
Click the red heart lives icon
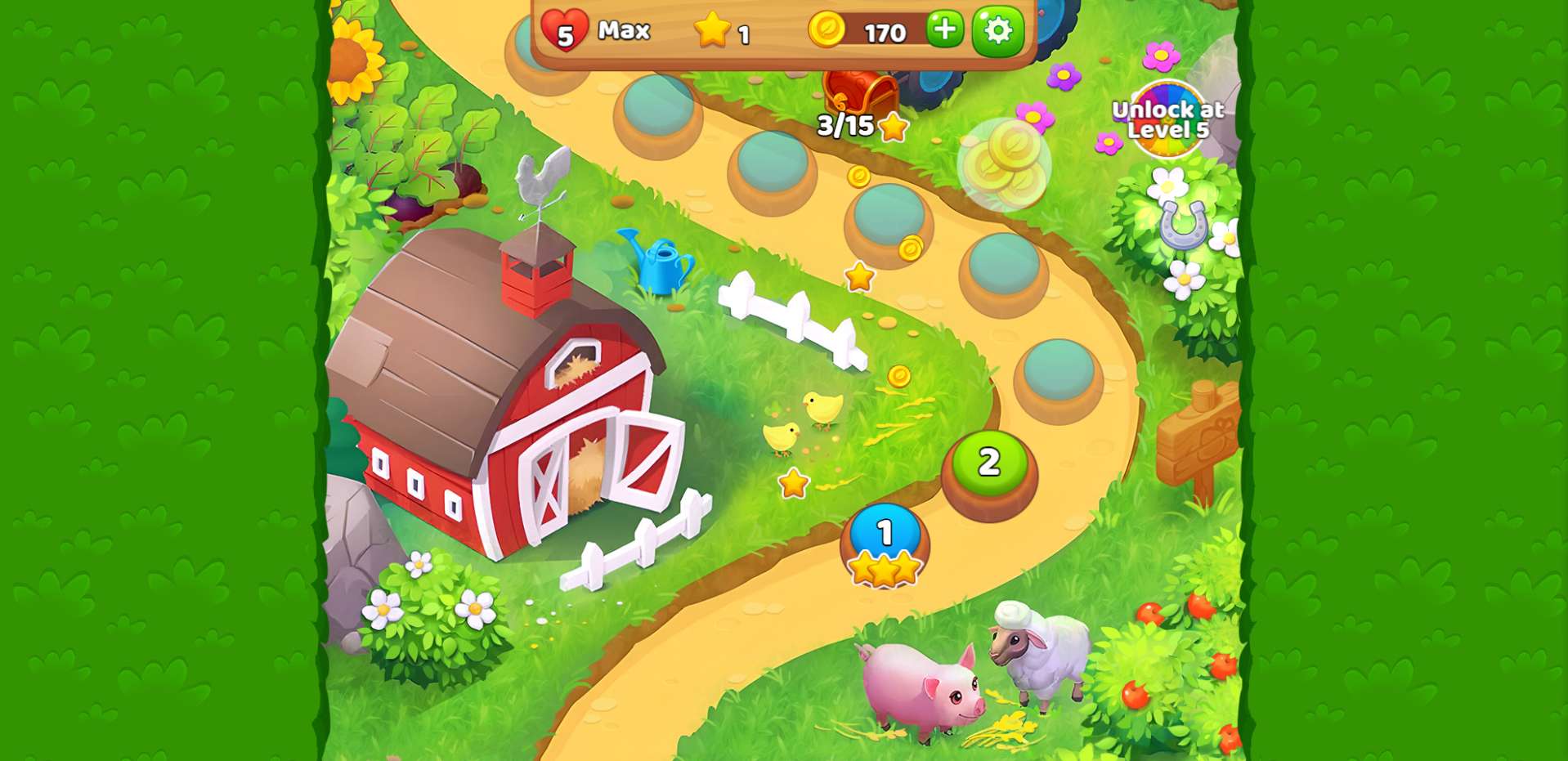pyautogui.click(x=564, y=31)
